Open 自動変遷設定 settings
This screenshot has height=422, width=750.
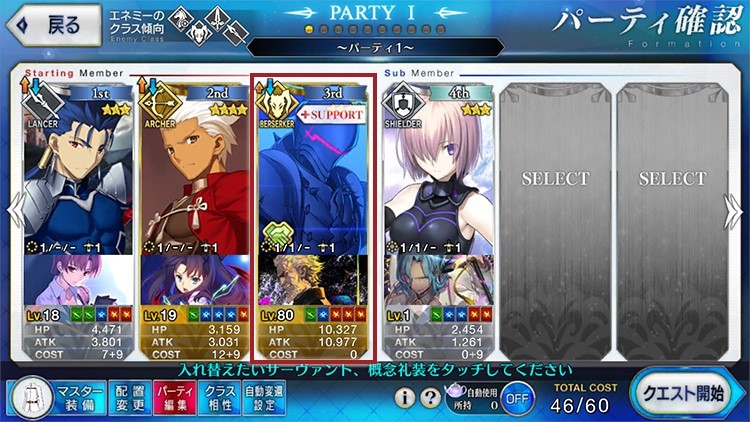click(265, 397)
